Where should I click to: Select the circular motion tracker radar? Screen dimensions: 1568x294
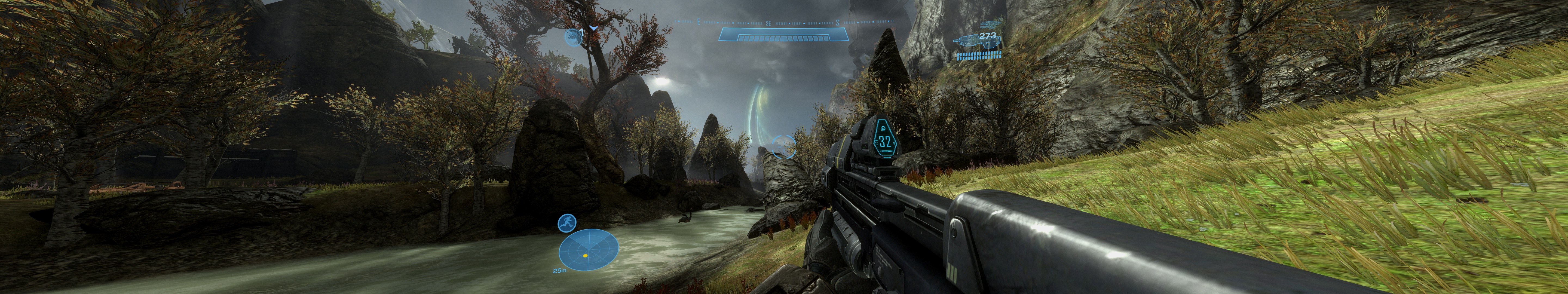tap(589, 250)
